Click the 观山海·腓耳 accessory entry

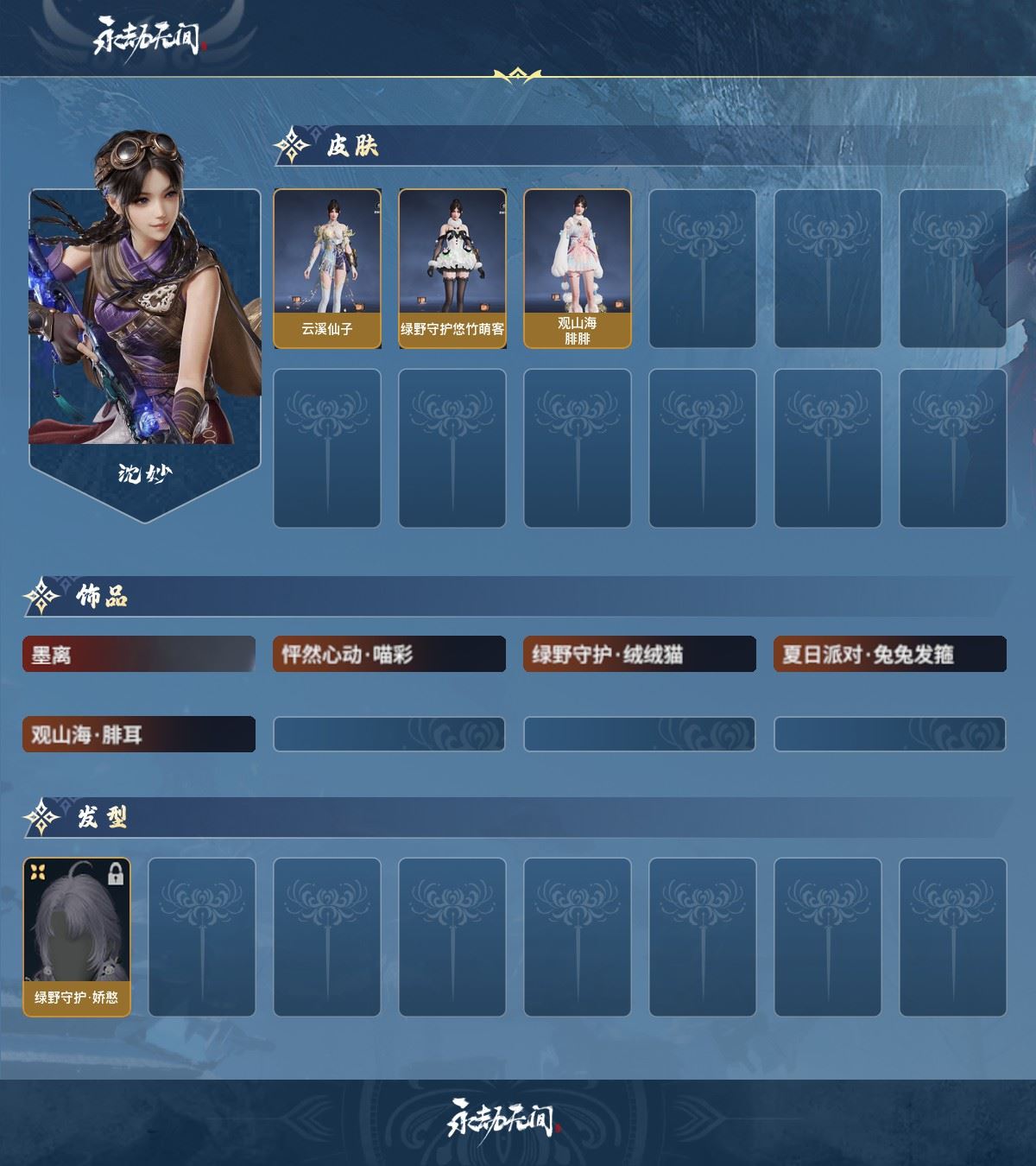pos(139,735)
